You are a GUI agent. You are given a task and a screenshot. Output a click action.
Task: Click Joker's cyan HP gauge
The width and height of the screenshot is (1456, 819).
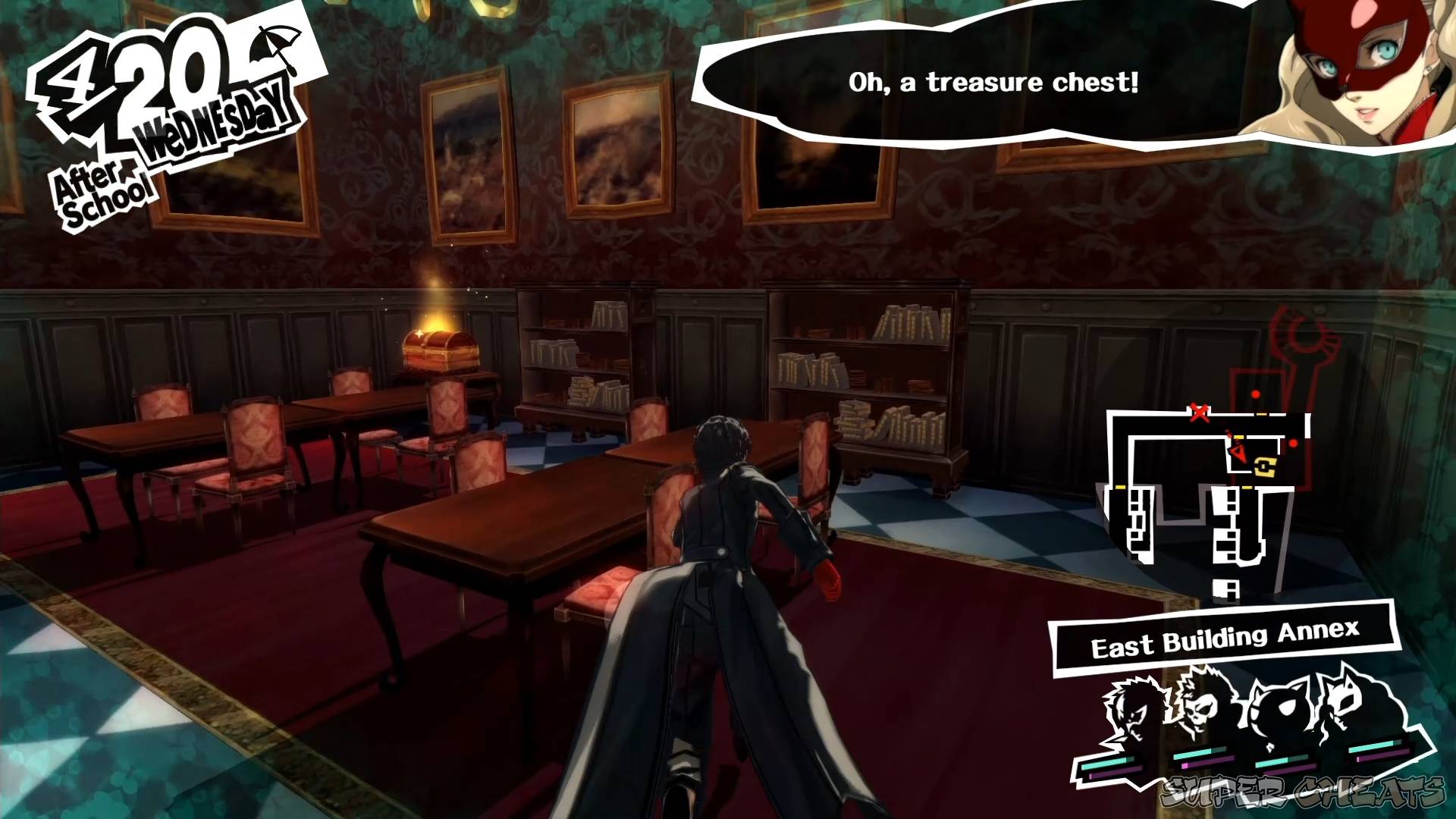click(x=1106, y=762)
